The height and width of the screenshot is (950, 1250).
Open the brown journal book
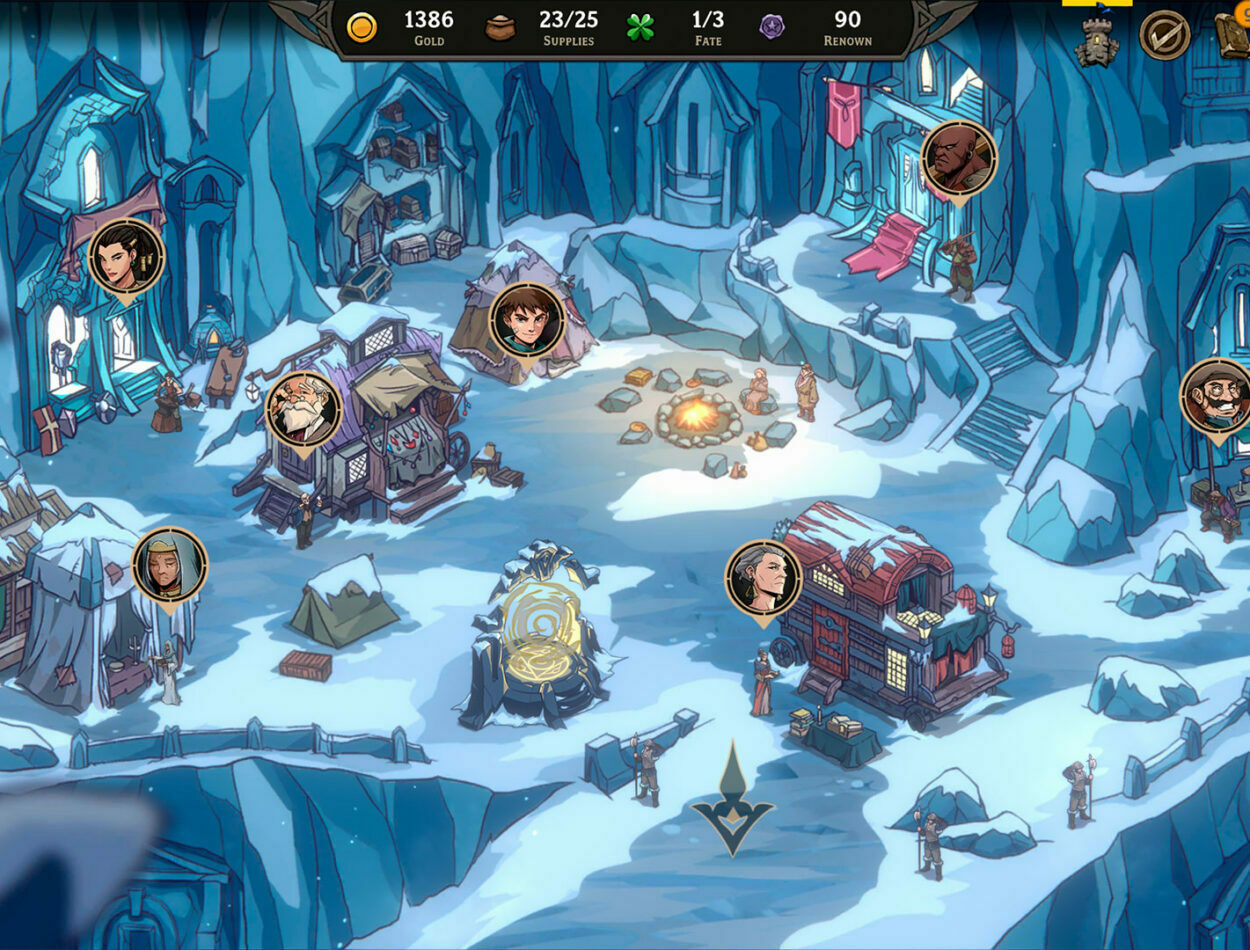coord(1234,35)
